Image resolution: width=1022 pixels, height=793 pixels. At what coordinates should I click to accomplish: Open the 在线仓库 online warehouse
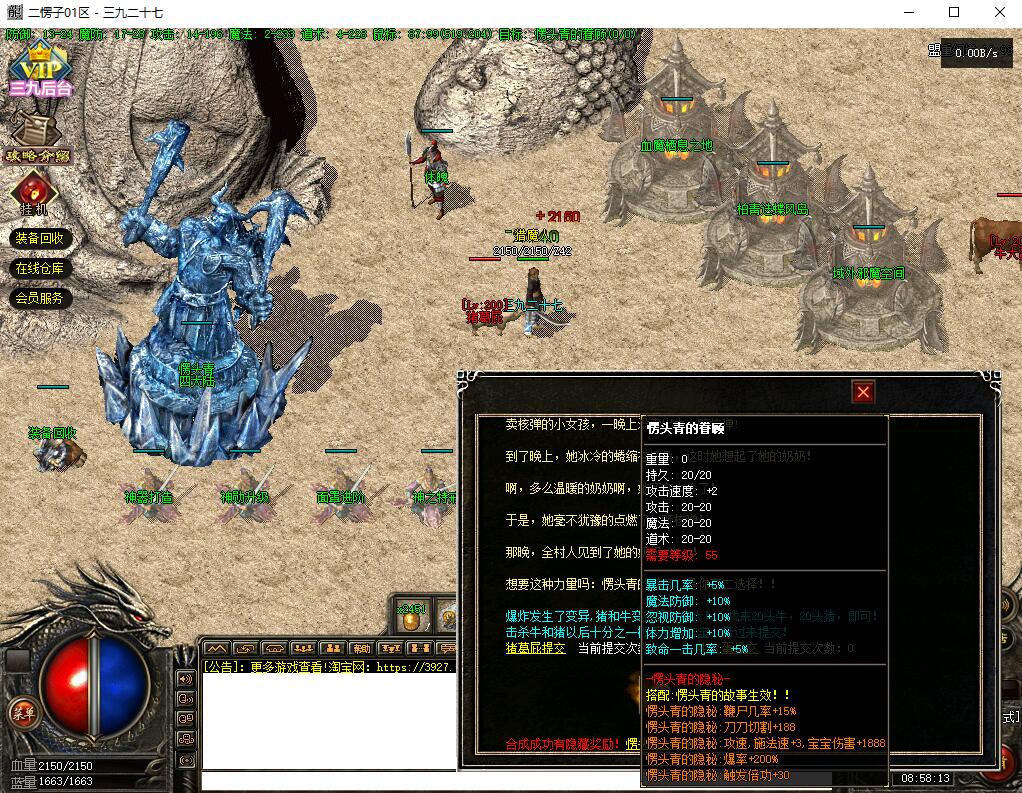[x=40, y=268]
